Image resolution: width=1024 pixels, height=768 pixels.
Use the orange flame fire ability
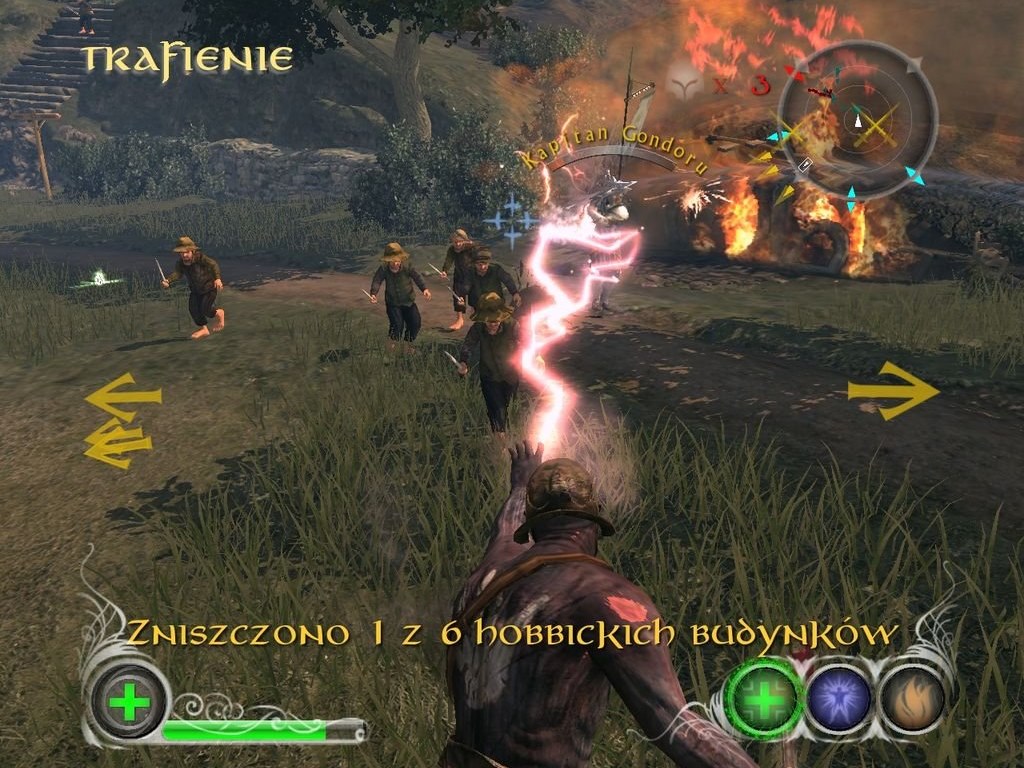911,697
